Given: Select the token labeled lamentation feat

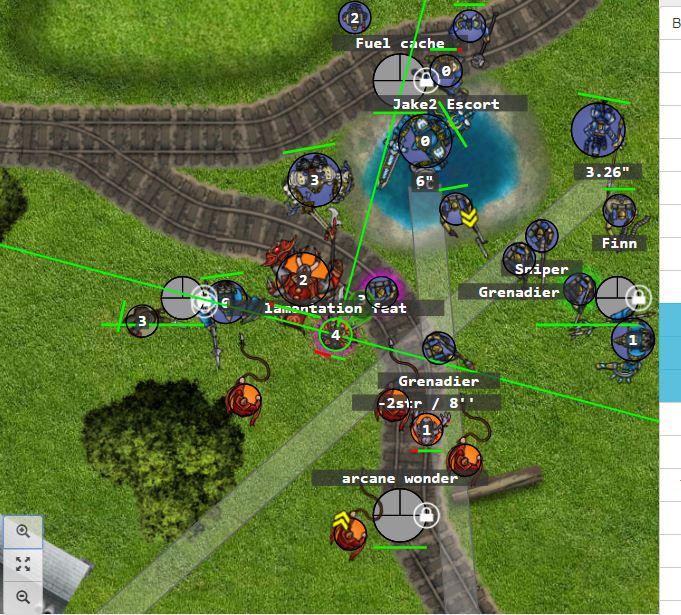Looking at the screenshot, I should pos(336,336).
